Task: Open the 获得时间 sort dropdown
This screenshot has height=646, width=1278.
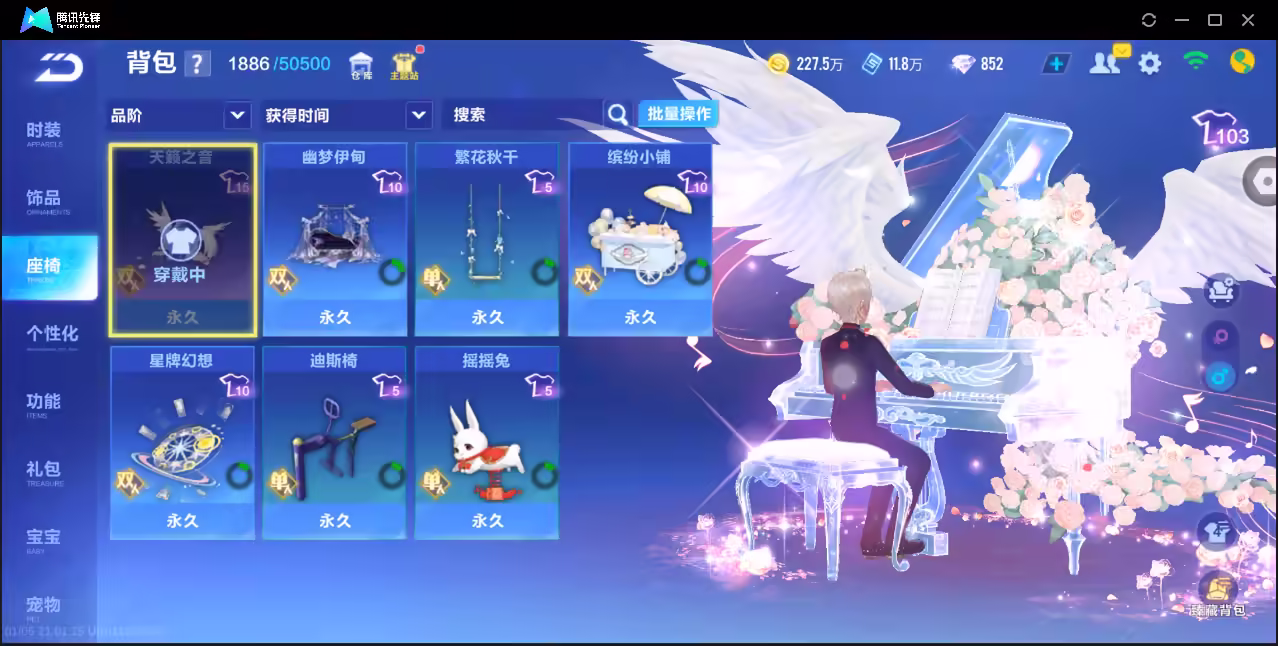Action: tap(346, 115)
